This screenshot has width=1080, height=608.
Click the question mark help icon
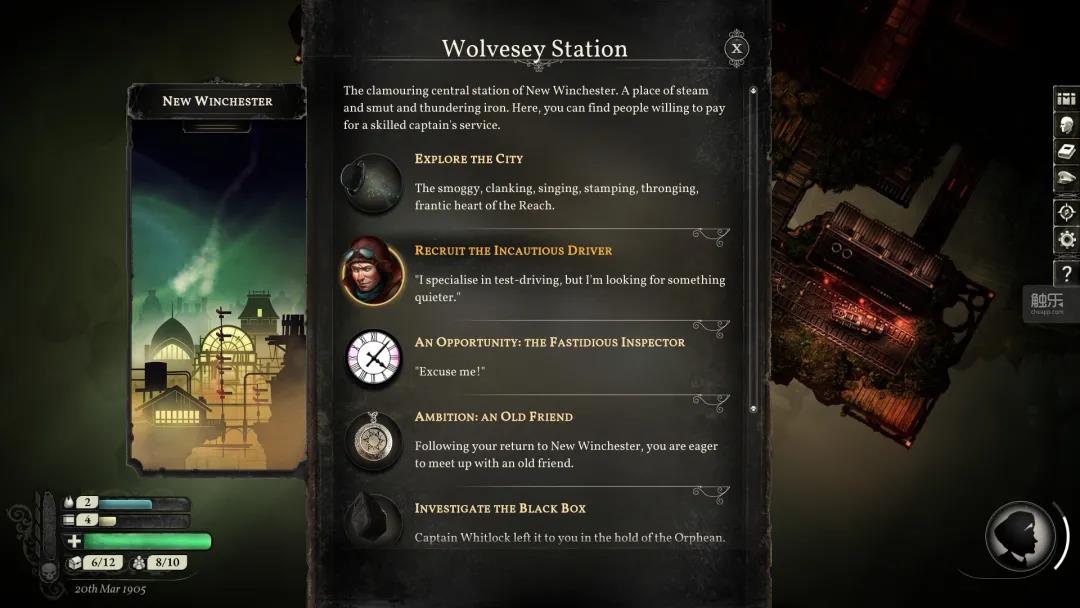pos(1066,271)
